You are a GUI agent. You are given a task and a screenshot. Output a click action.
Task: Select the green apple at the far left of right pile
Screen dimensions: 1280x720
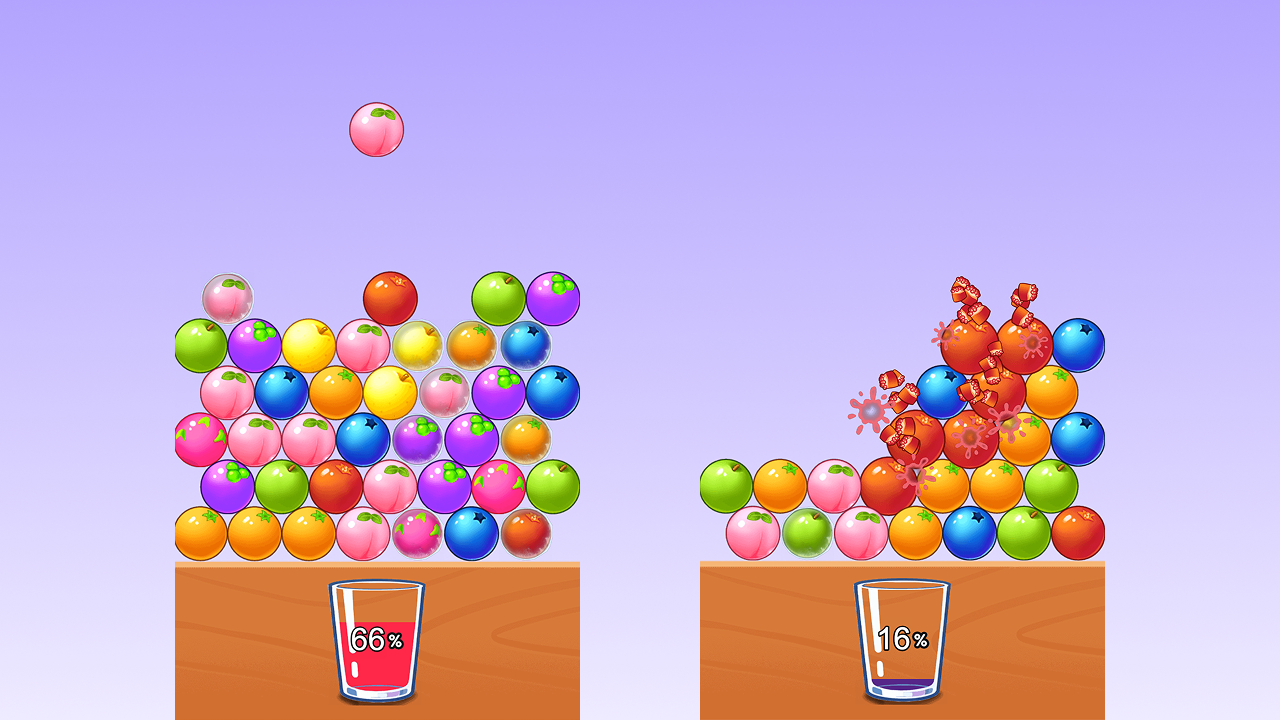tap(728, 482)
